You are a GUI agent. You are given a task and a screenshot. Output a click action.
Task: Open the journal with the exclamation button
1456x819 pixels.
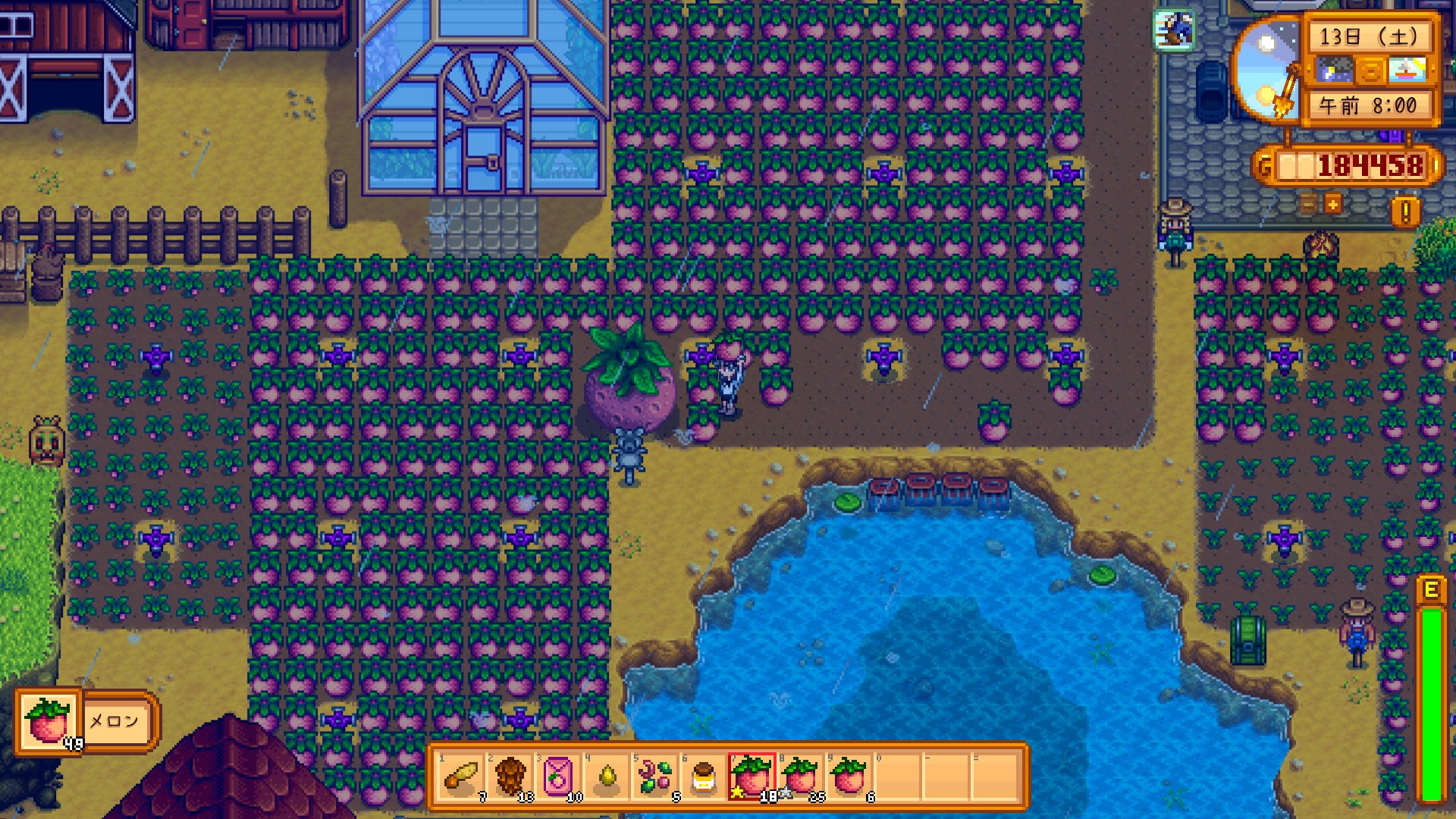click(x=1404, y=212)
